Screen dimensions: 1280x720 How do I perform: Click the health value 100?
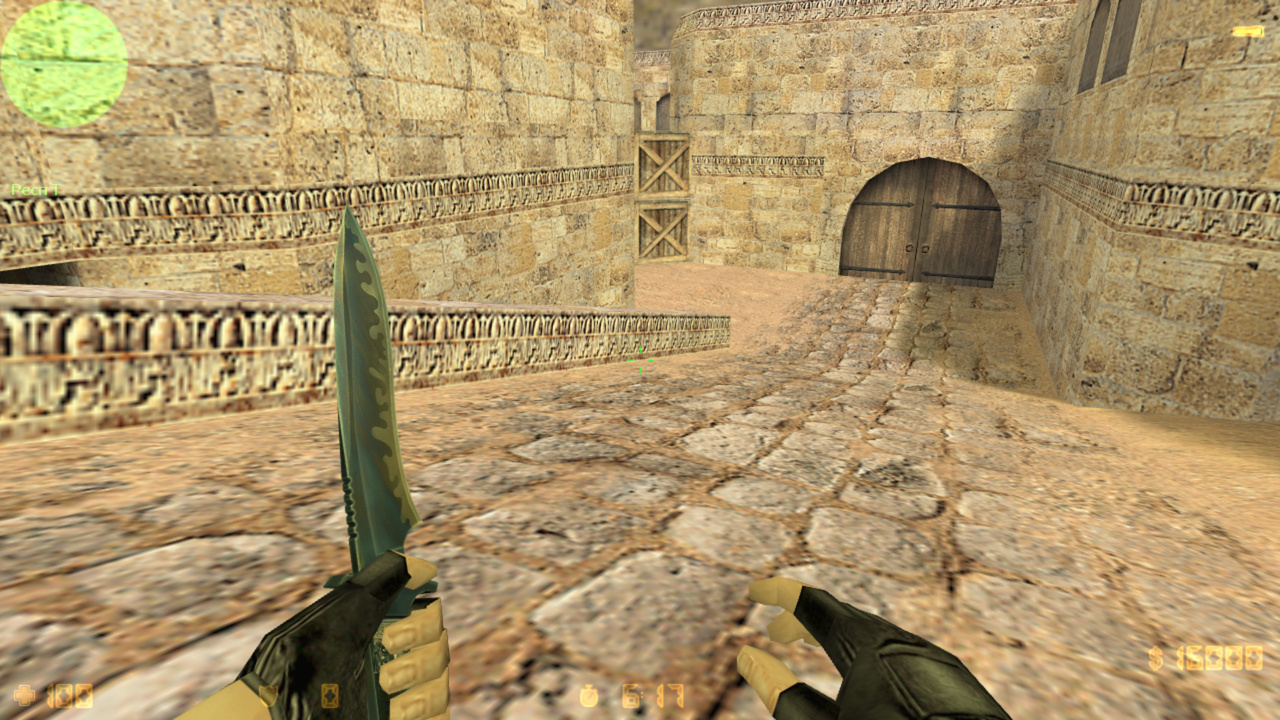point(72,695)
